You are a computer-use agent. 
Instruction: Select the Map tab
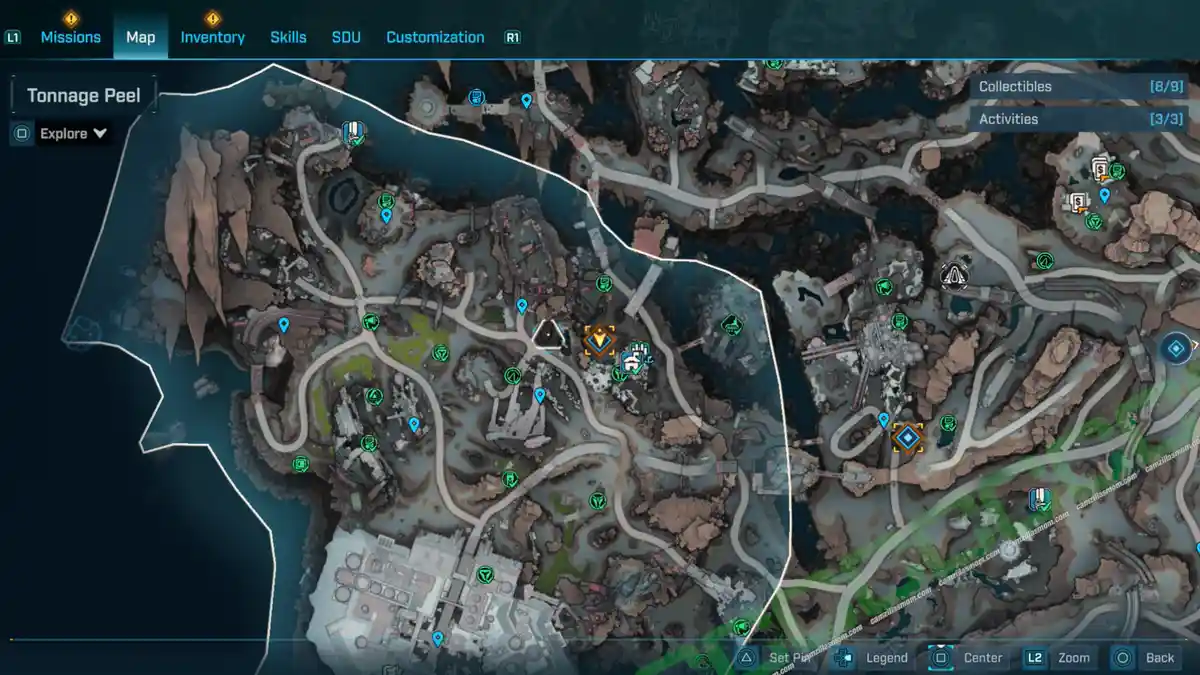140,37
